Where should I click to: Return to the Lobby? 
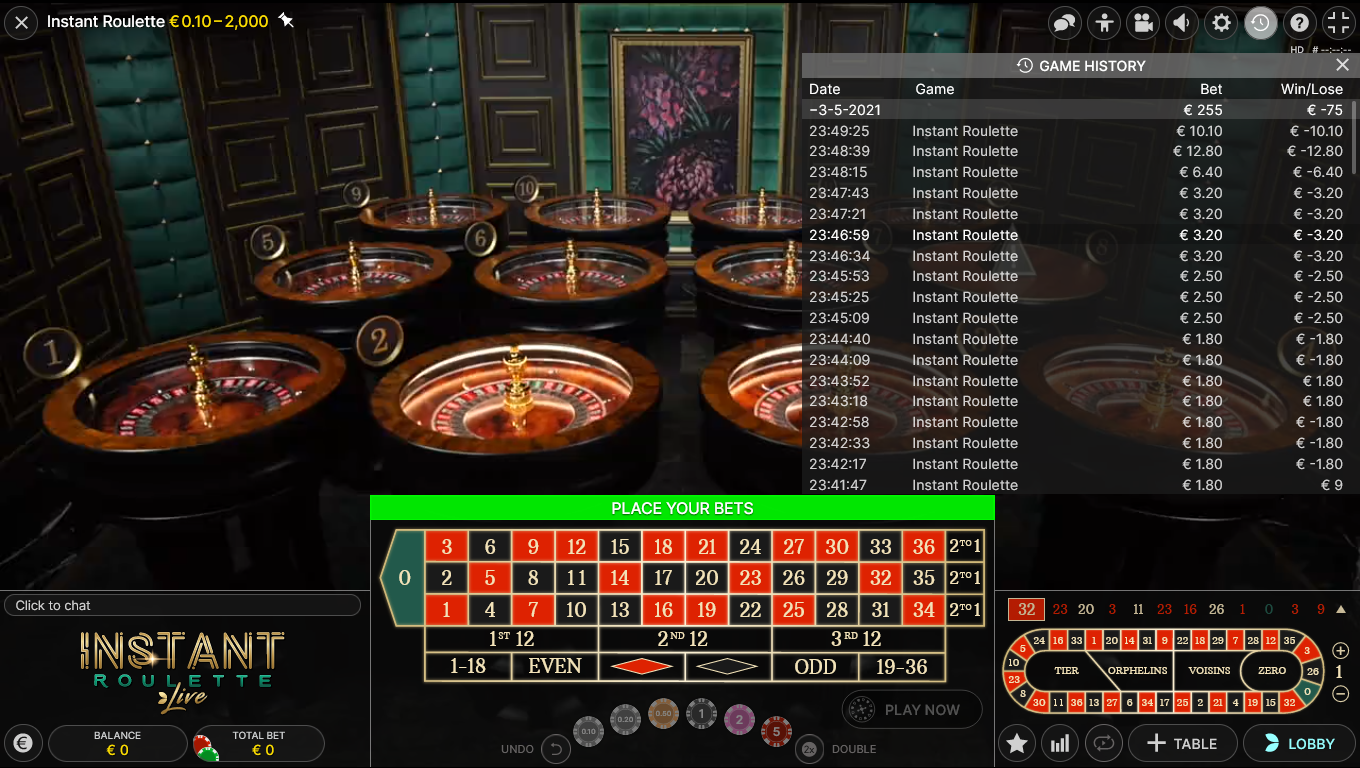coord(1299,743)
